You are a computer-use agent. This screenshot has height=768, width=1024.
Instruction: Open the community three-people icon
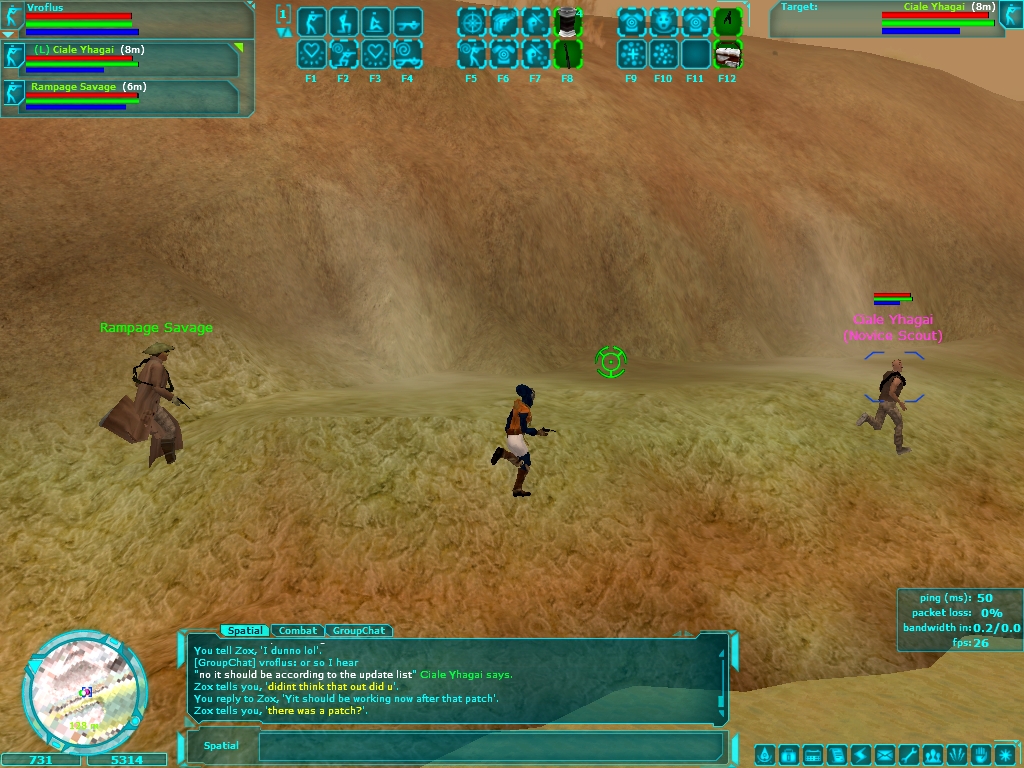pos(933,754)
